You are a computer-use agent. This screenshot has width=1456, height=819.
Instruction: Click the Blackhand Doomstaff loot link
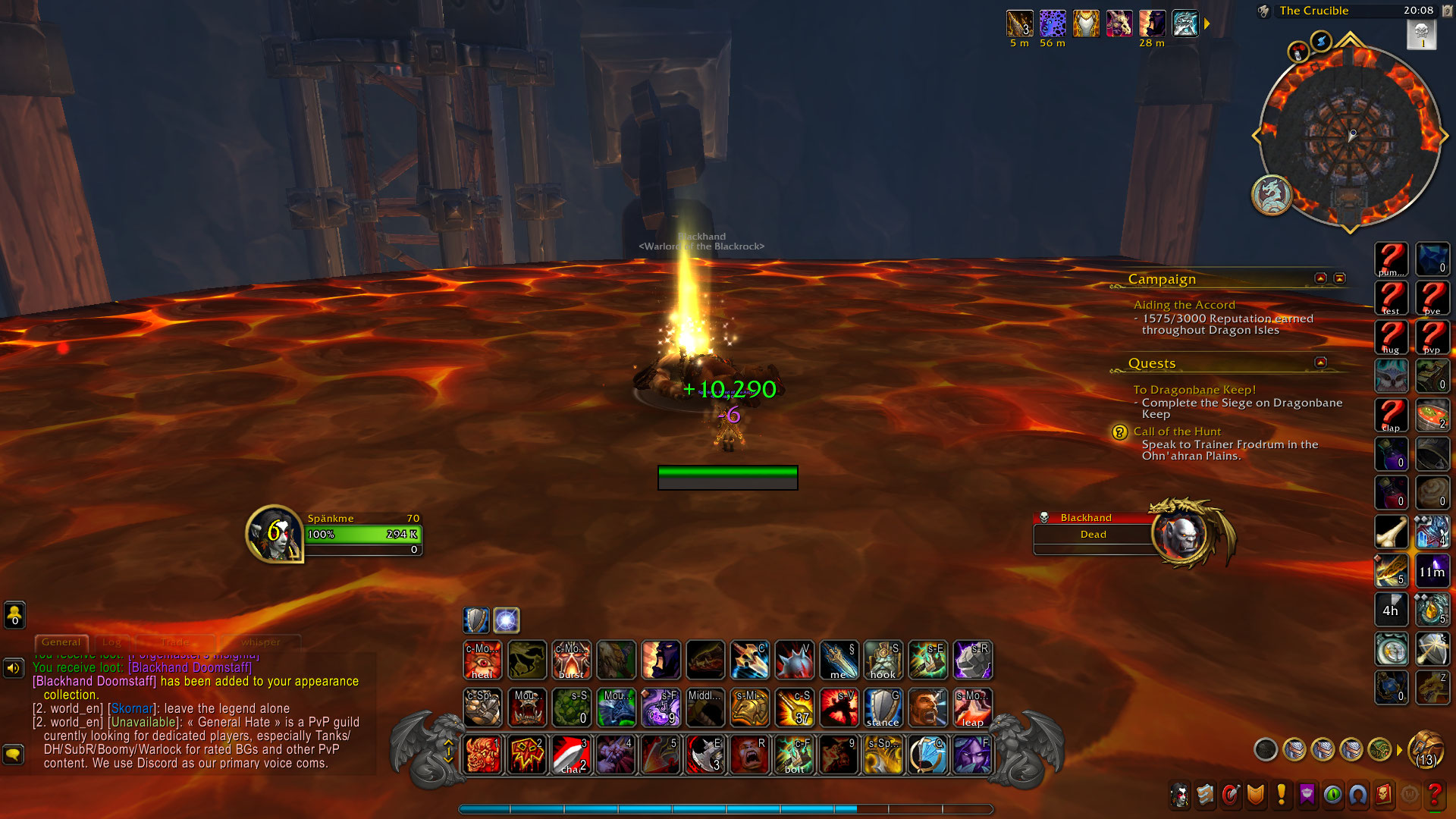(x=190, y=667)
